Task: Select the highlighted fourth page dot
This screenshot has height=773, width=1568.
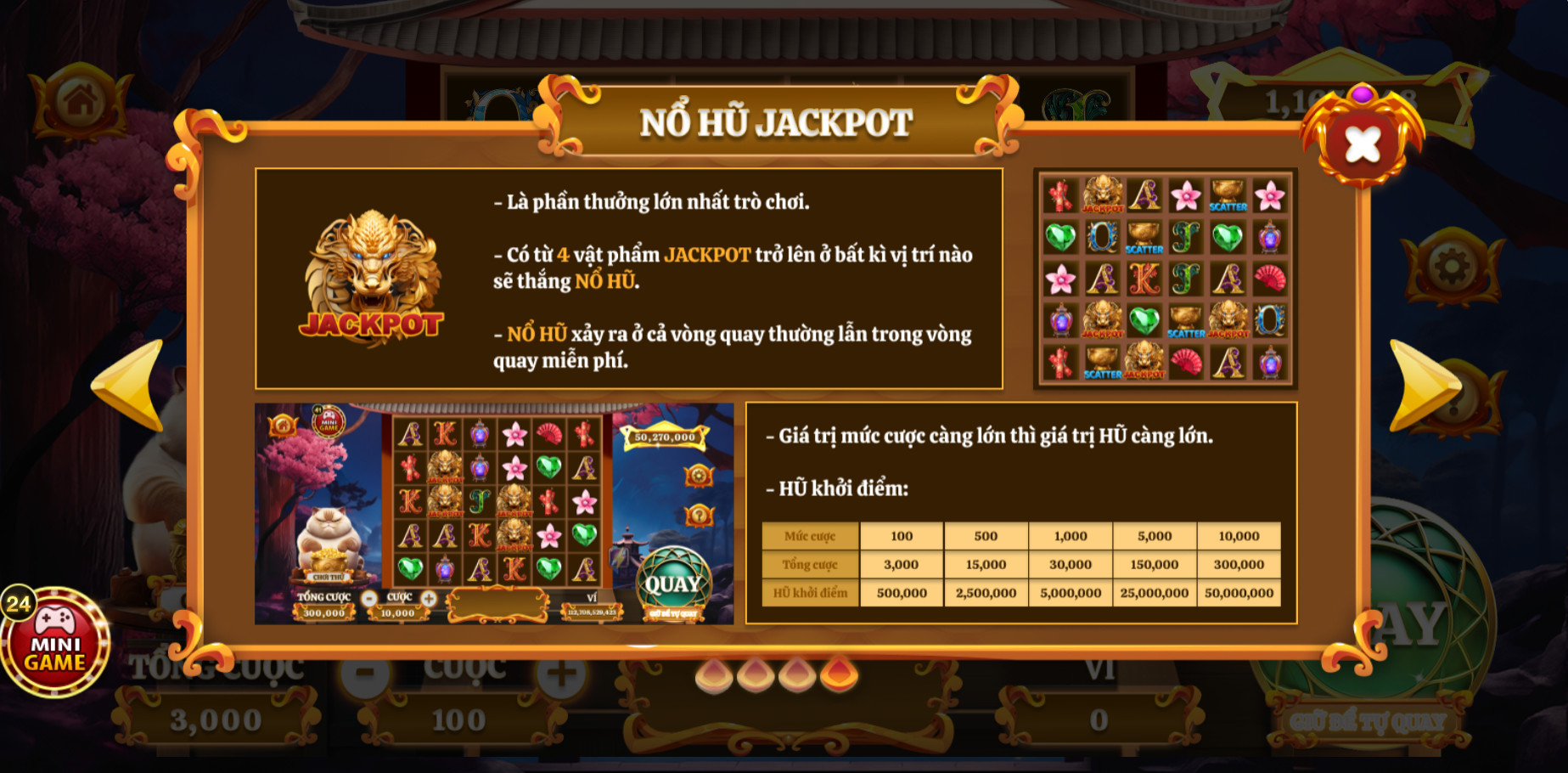Action: (839, 674)
